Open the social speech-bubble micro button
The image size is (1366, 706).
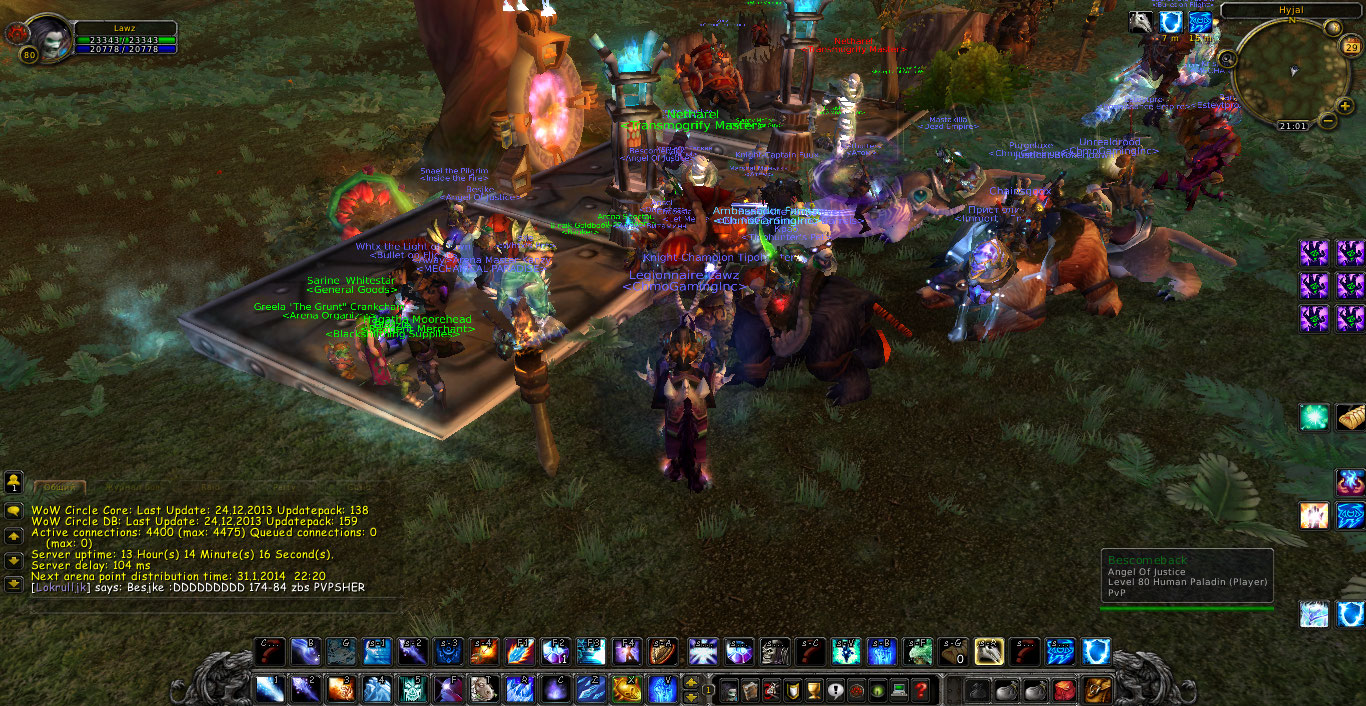coord(836,690)
